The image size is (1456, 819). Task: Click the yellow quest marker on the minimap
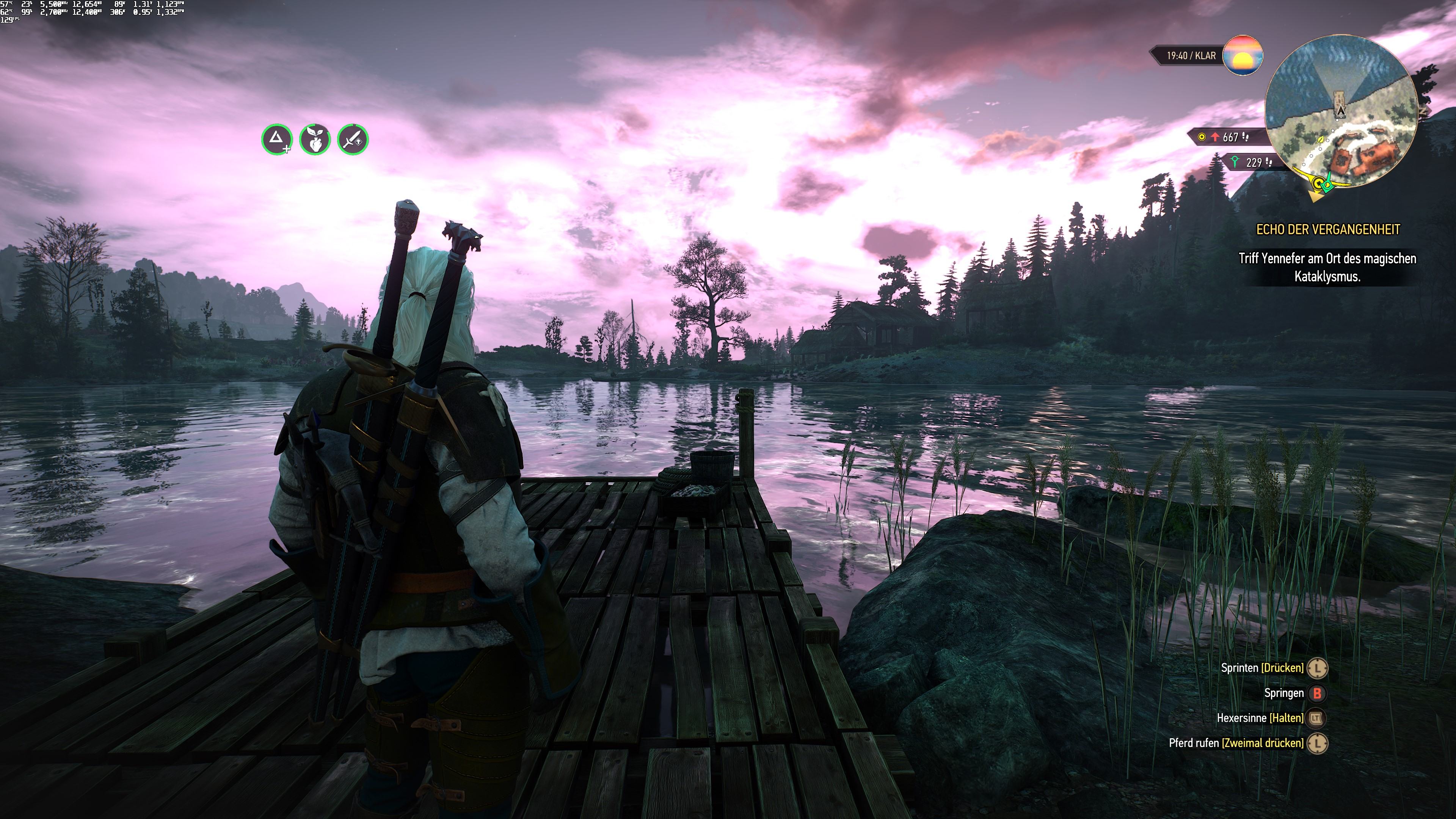click(x=1319, y=183)
